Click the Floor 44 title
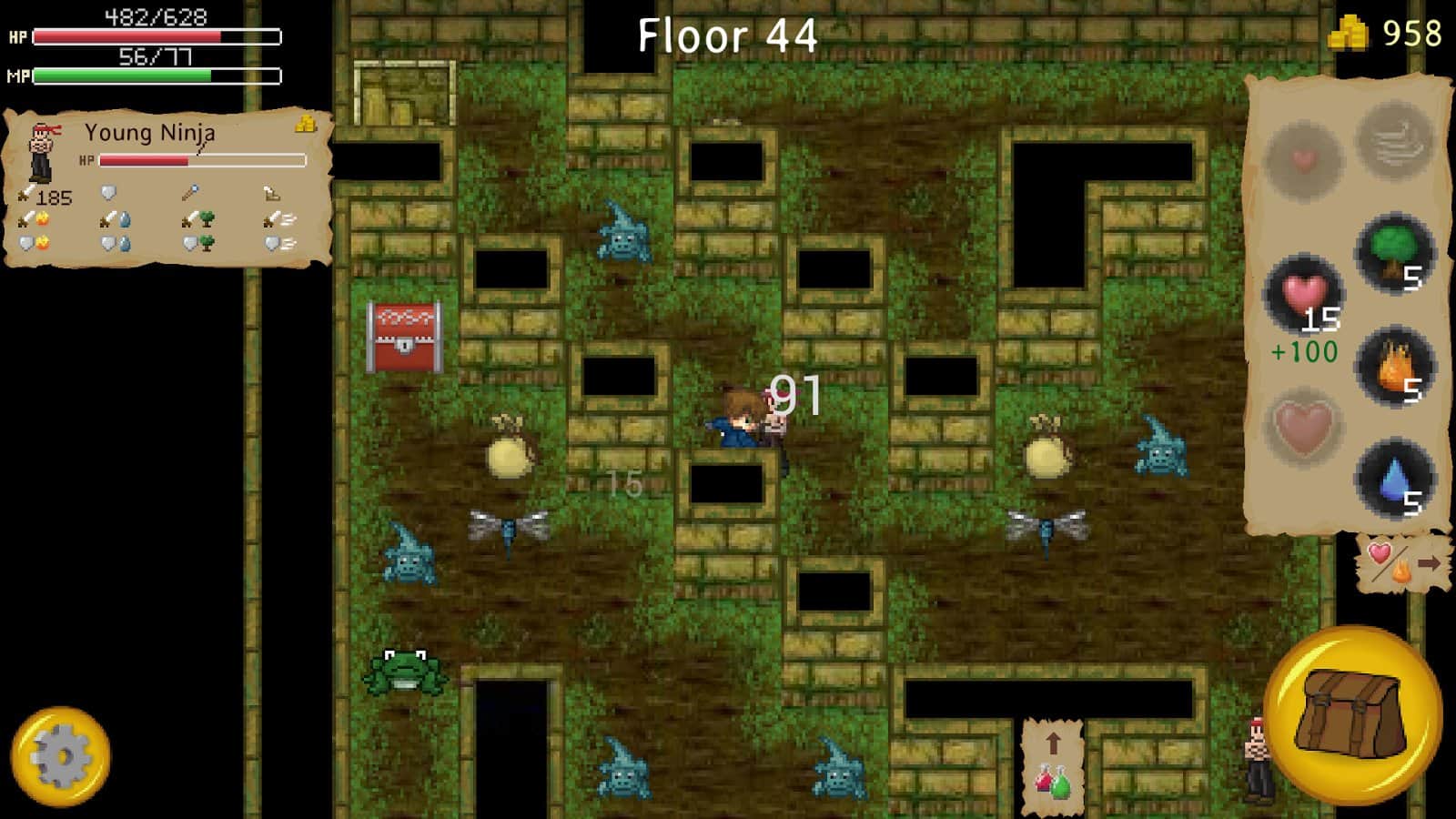The width and height of the screenshot is (1456, 819). (x=728, y=36)
